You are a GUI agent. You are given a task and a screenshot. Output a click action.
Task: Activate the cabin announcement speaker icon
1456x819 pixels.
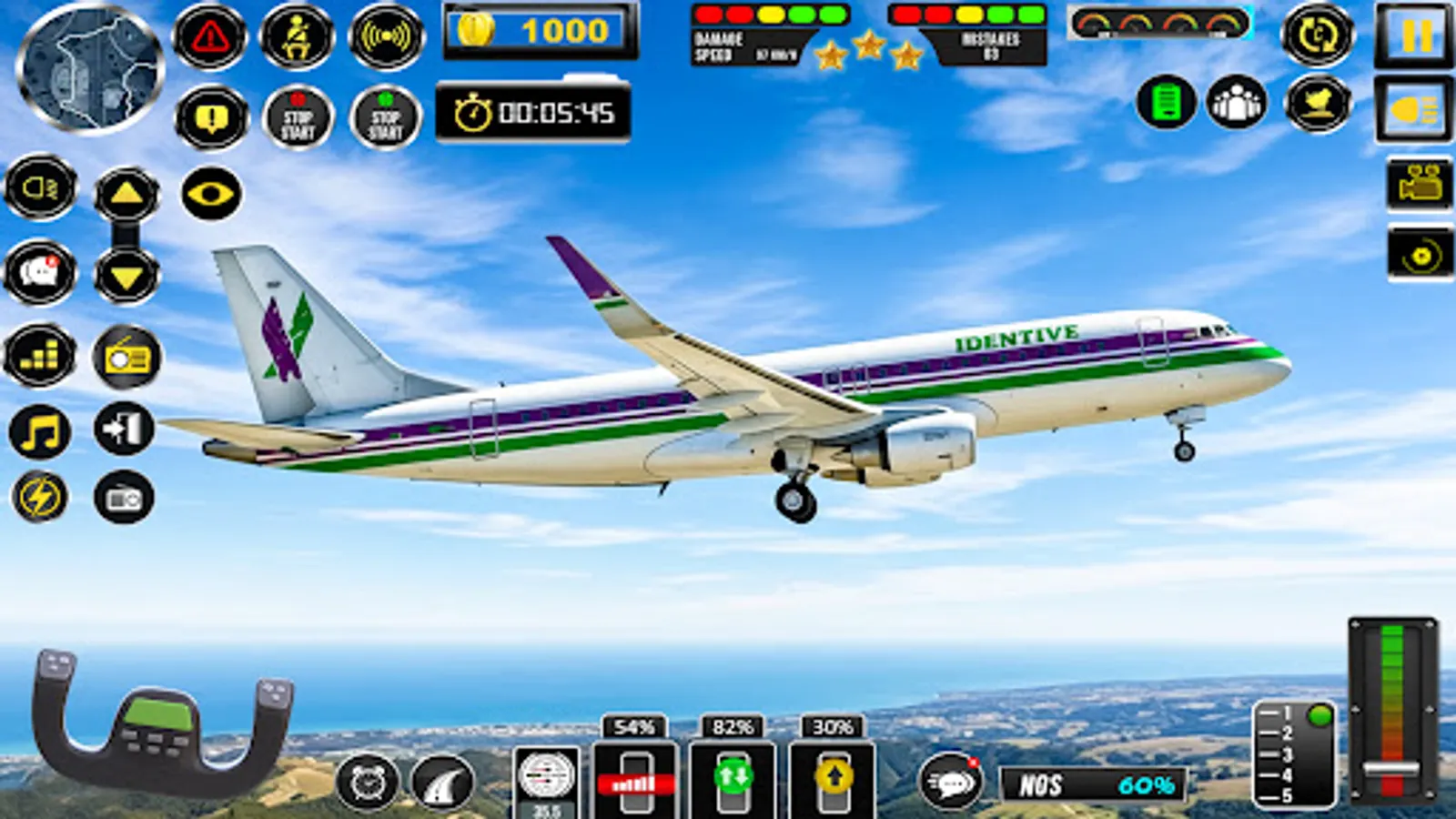pos(386,35)
